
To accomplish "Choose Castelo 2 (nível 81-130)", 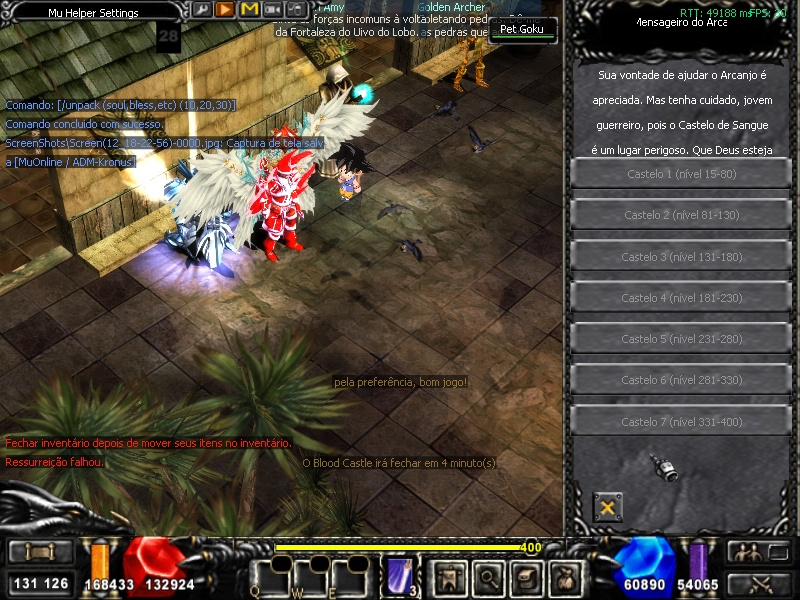I will pos(680,215).
